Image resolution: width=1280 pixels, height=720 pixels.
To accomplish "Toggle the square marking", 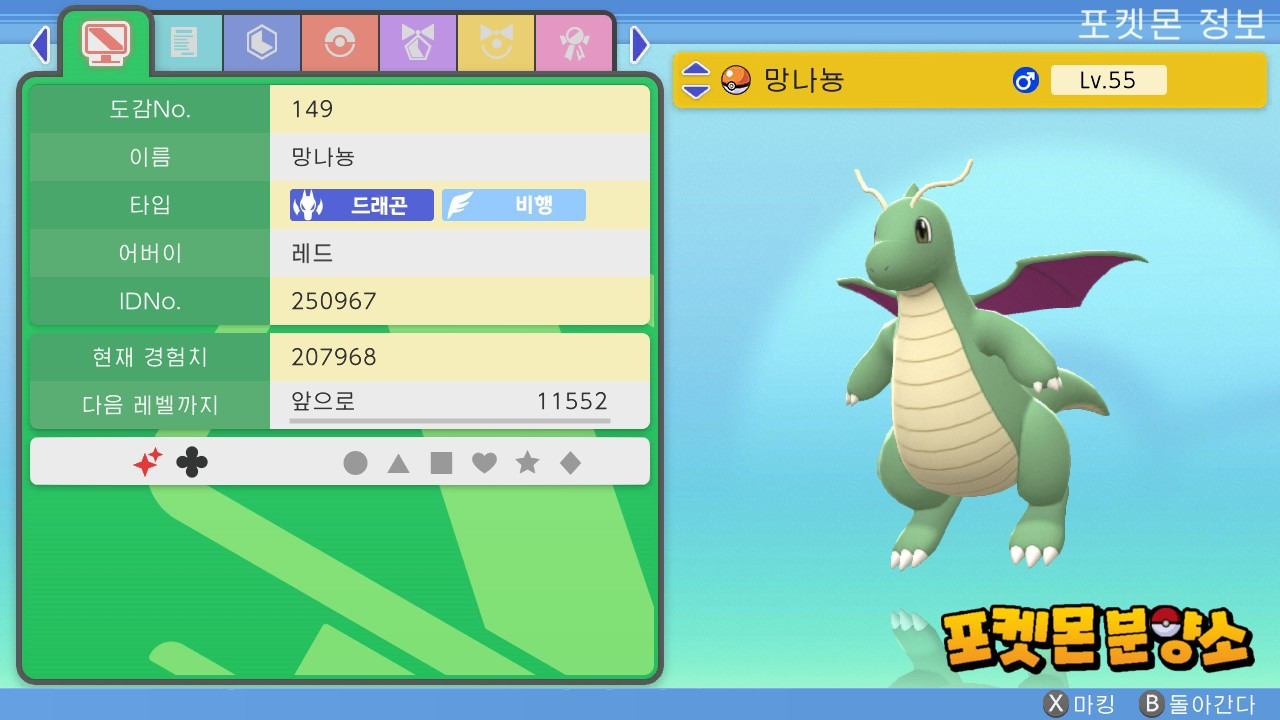I will click(441, 463).
